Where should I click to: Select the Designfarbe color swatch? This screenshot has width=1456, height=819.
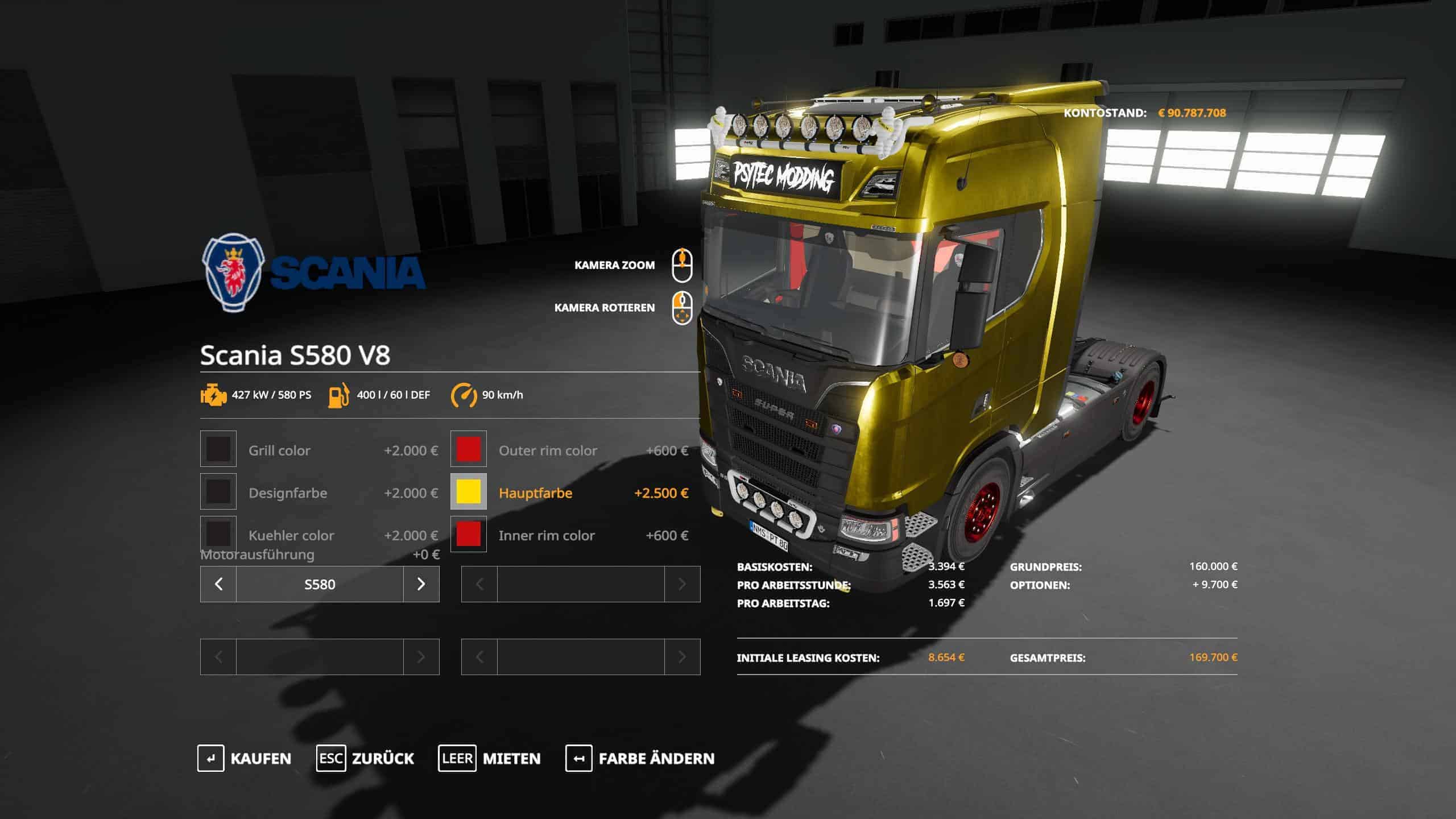click(218, 492)
